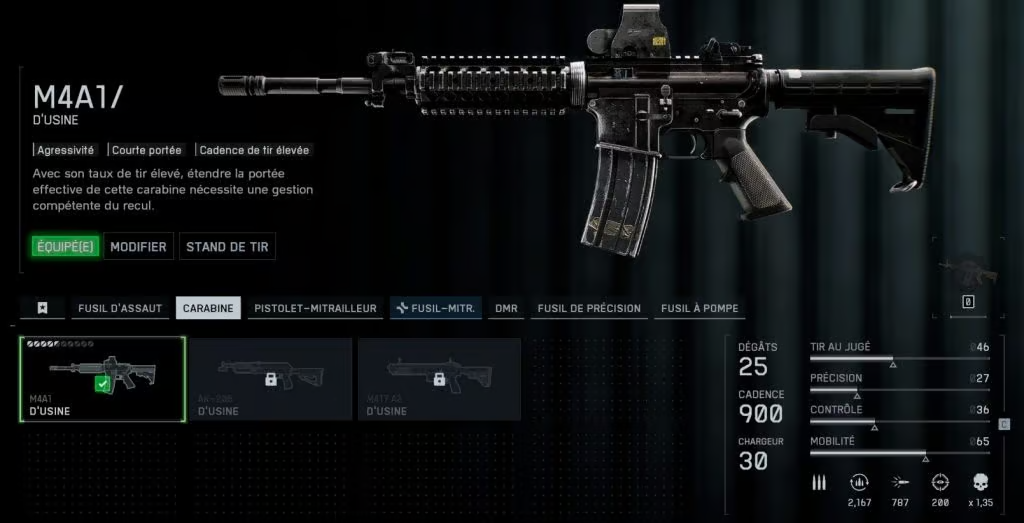The width and height of the screenshot is (1024, 523).
Task: Enter the STAND DE TIR firing range
Action: [227, 246]
